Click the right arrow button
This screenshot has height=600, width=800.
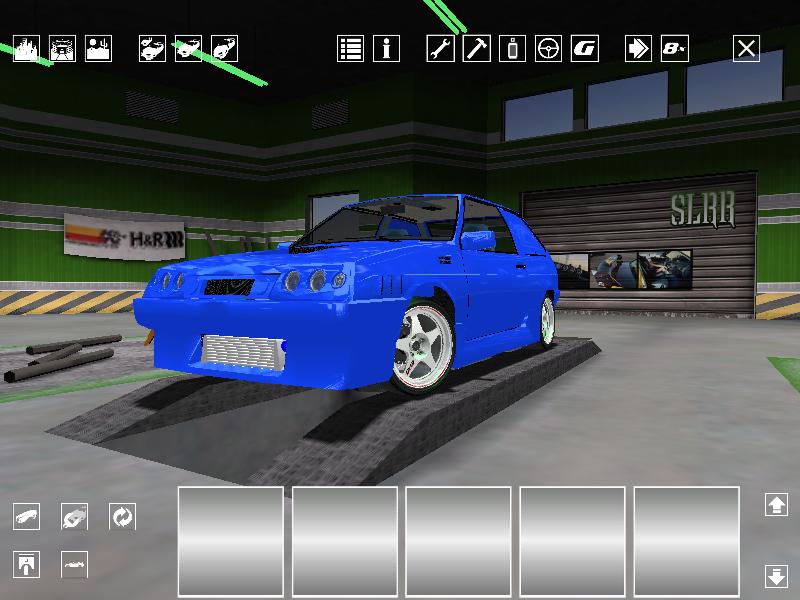[638, 48]
